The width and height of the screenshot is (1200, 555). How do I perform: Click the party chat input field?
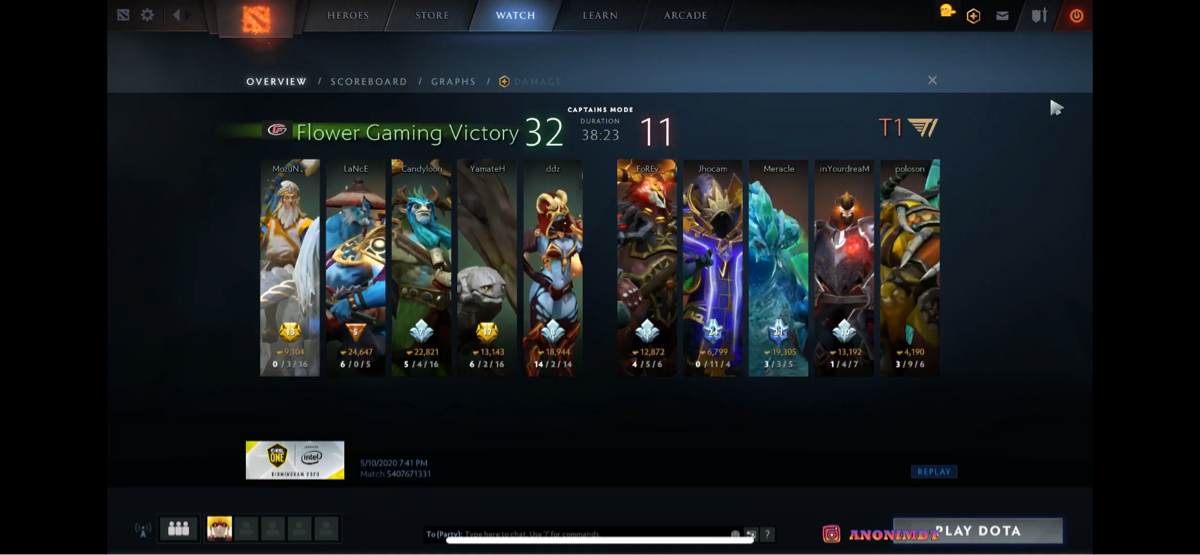point(580,534)
